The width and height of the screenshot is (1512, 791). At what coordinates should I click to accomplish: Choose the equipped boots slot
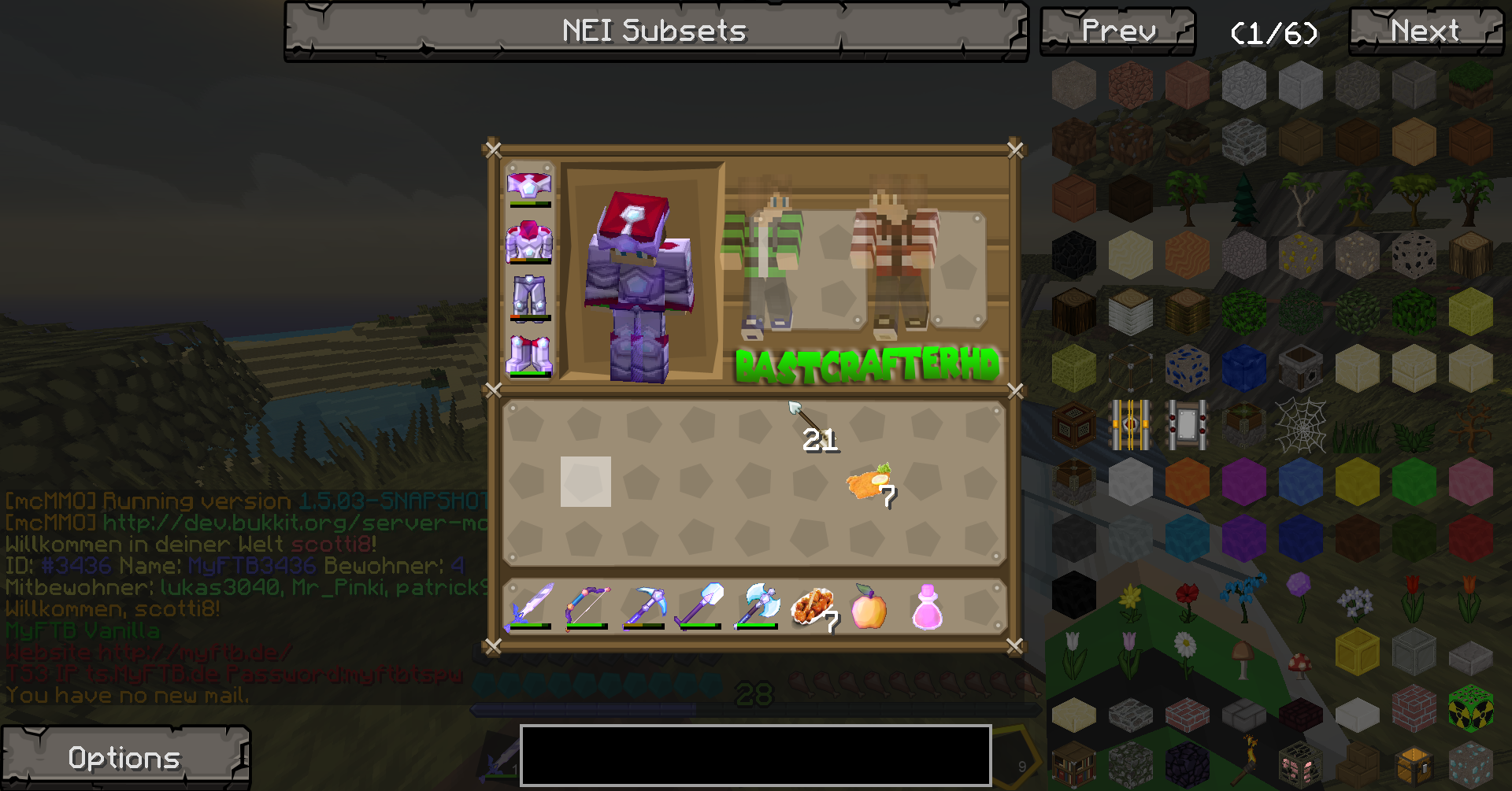pyautogui.click(x=529, y=355)
